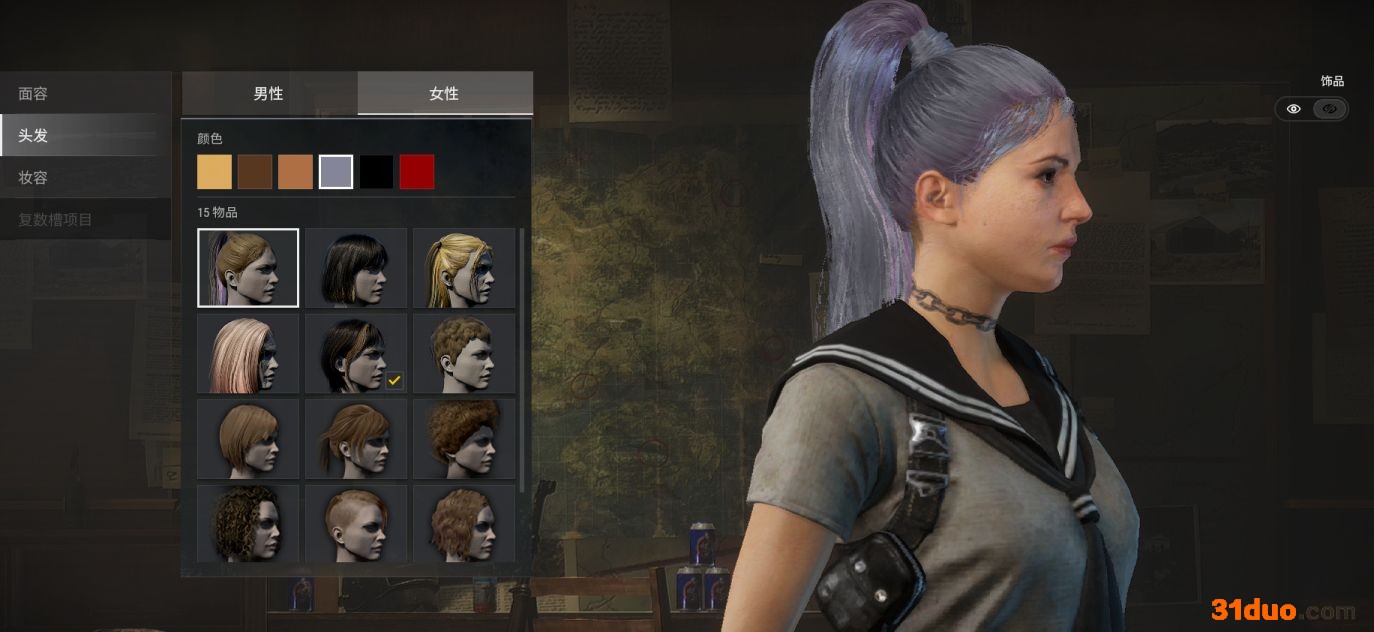Screen dimensions: 1374x632
Task: Pick the long straight pink hairstyle
Action: click(x=248, y=353)
